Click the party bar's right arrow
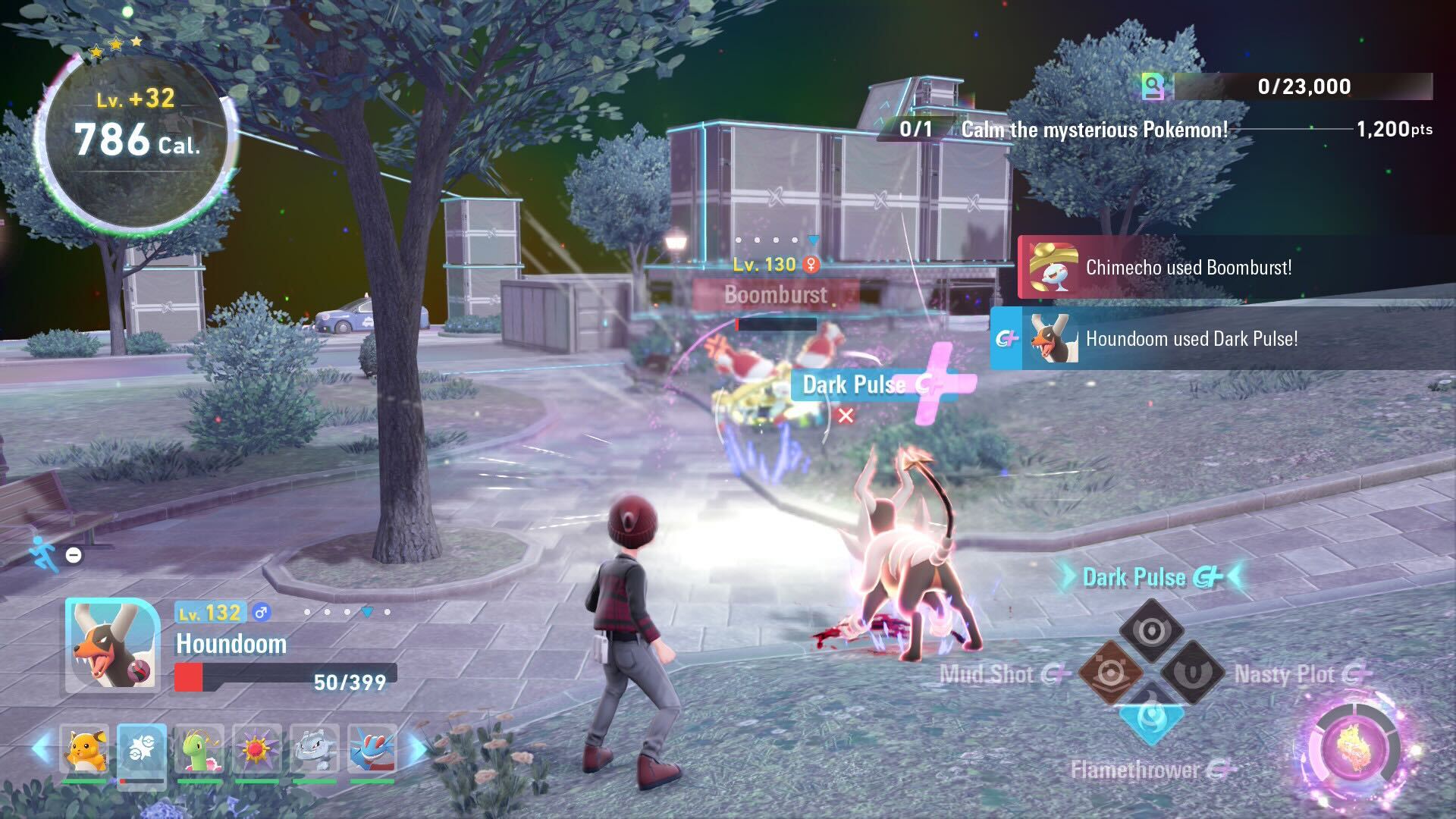 (417, 748)
